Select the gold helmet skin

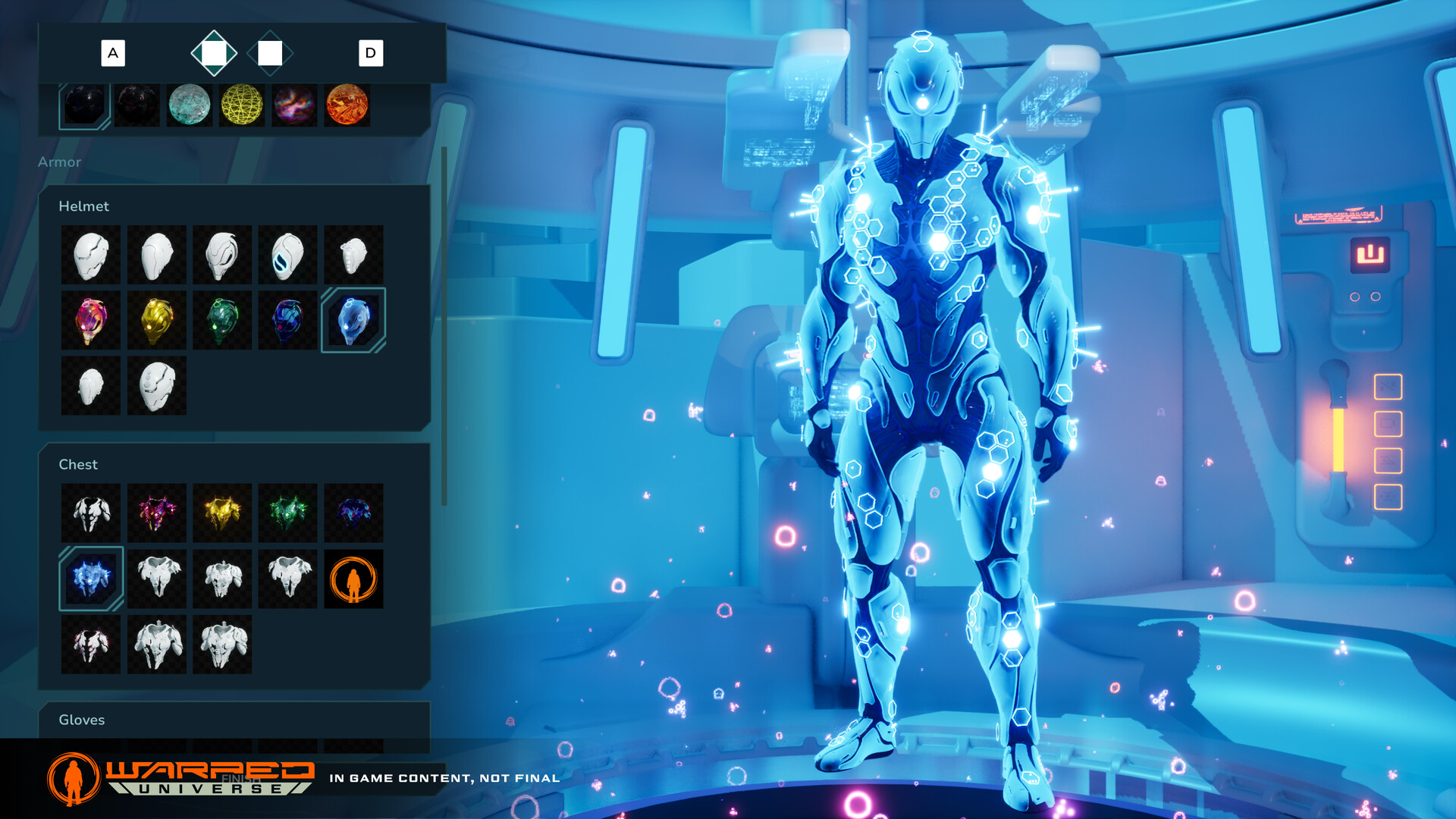click(156, 319)
